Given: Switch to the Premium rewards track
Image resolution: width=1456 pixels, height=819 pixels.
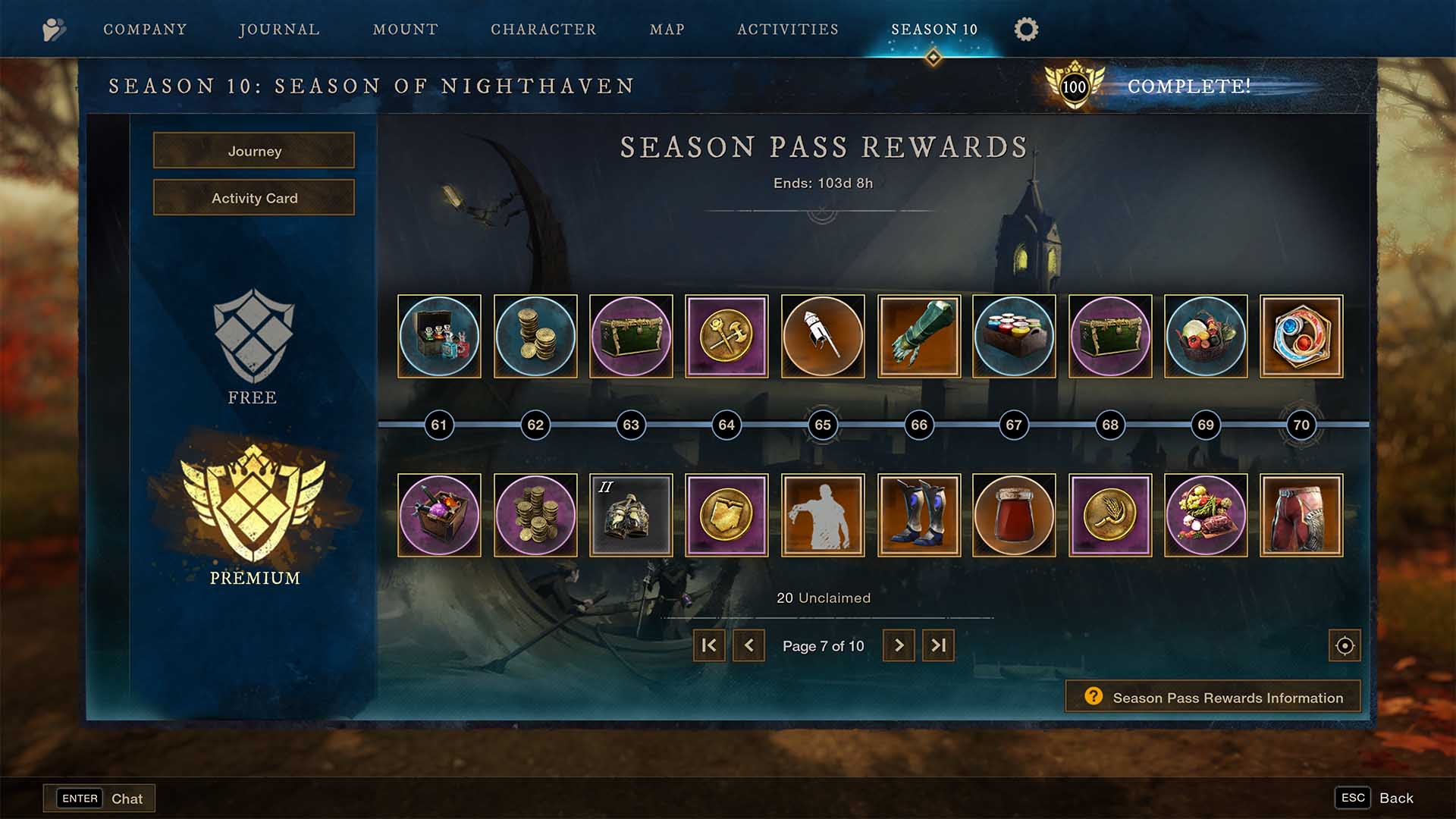Looking at the screenshot, I should 253,523.
